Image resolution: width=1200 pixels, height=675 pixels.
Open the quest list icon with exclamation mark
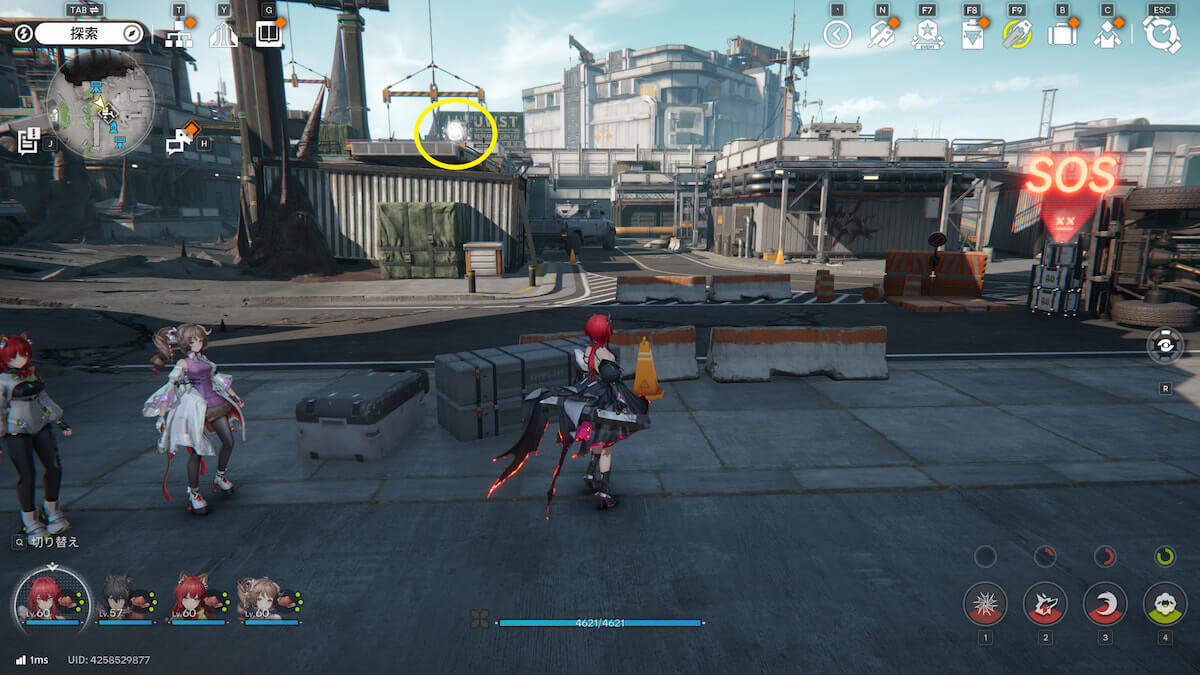point(29,141)
